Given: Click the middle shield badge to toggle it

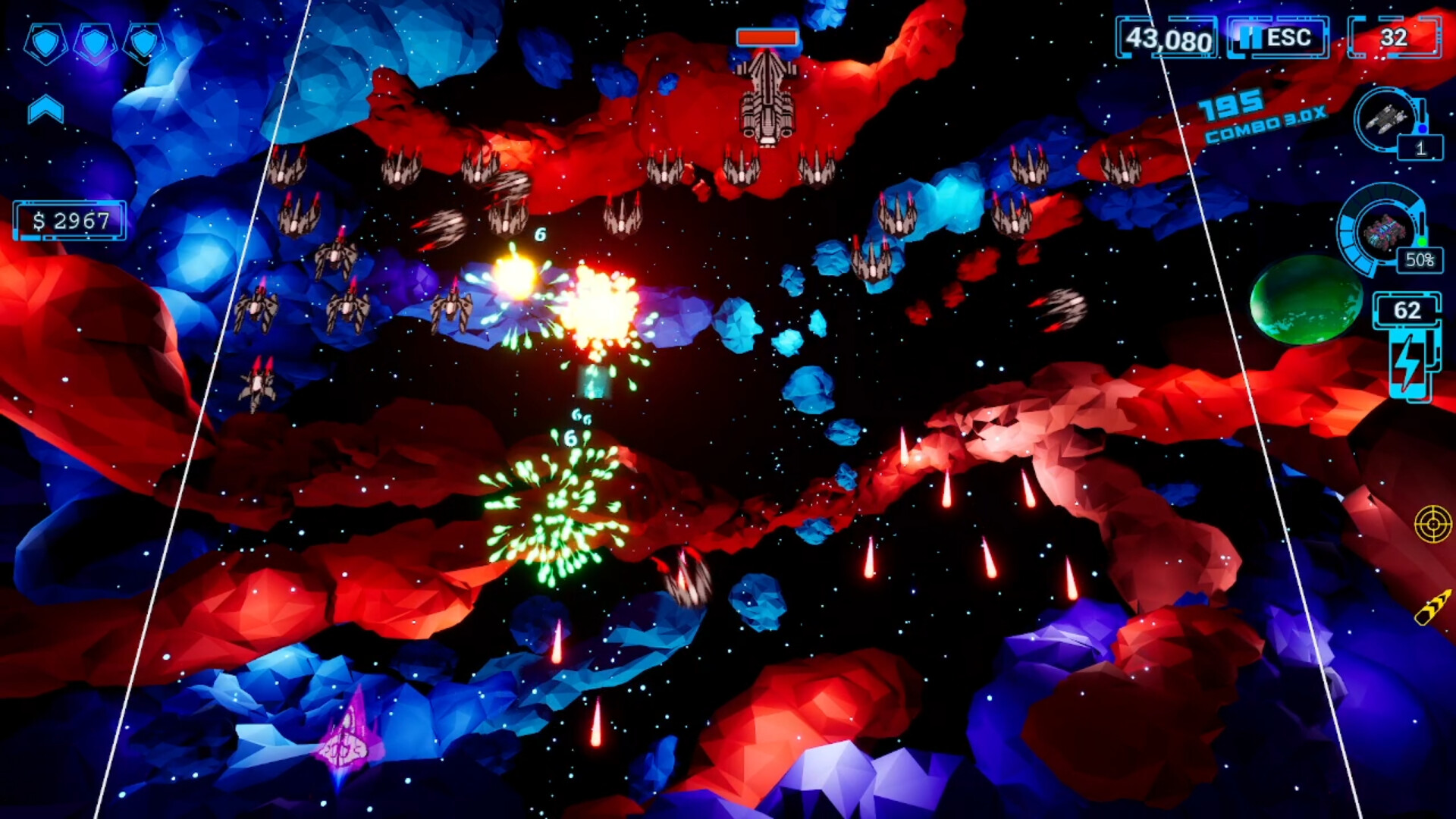Looking at the screenshot, I should pos(95,43).
